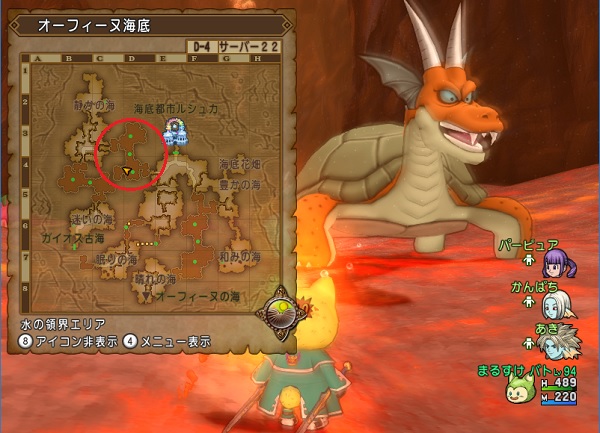Image resolution: width=600 pixels, height=433 pixels.
Task: Select party member かんぱち's portrait
Action: point(556,304)
